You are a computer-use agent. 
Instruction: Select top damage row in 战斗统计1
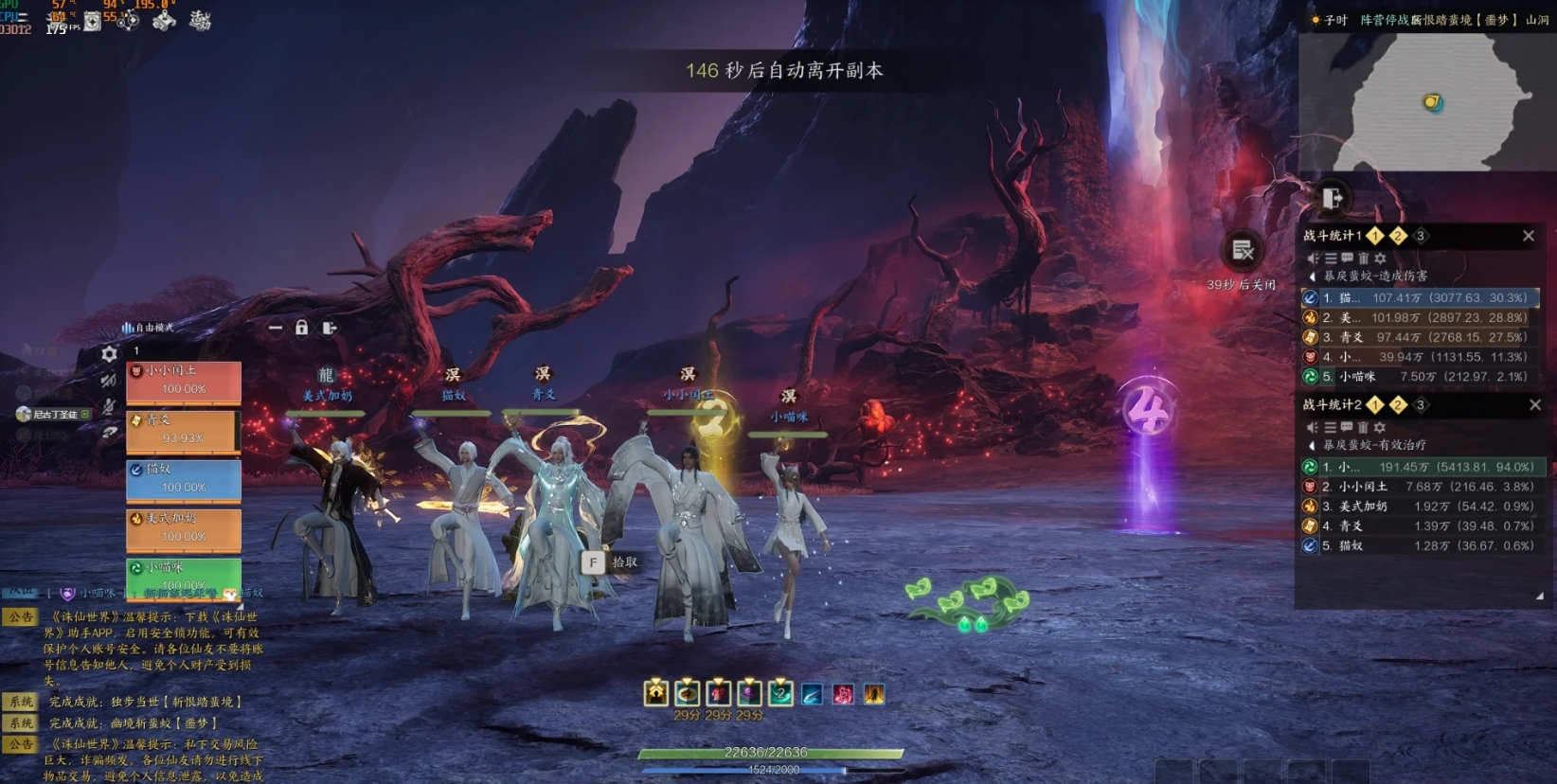[x=1419, y=297]
